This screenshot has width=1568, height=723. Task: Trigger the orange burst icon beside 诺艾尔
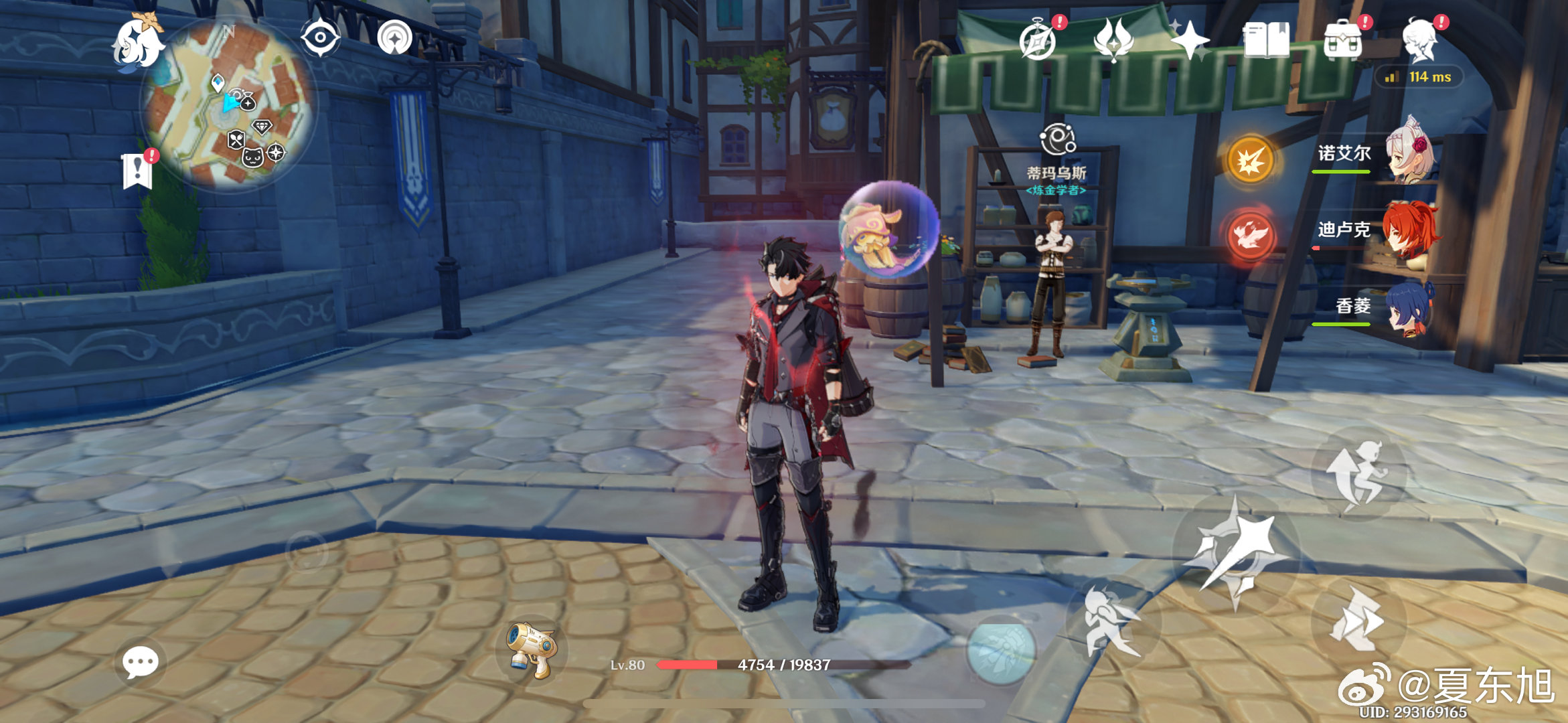click(1250, 161)
